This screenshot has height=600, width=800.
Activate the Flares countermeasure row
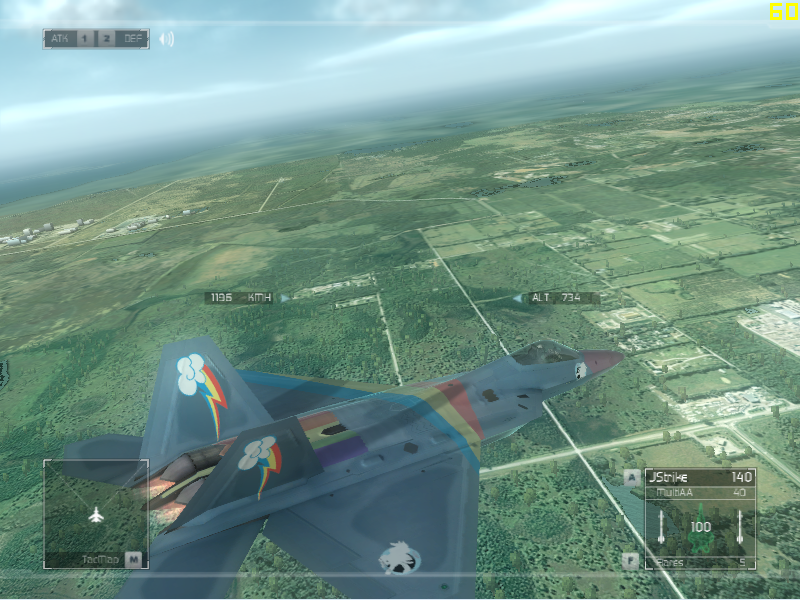coord(700,562)
